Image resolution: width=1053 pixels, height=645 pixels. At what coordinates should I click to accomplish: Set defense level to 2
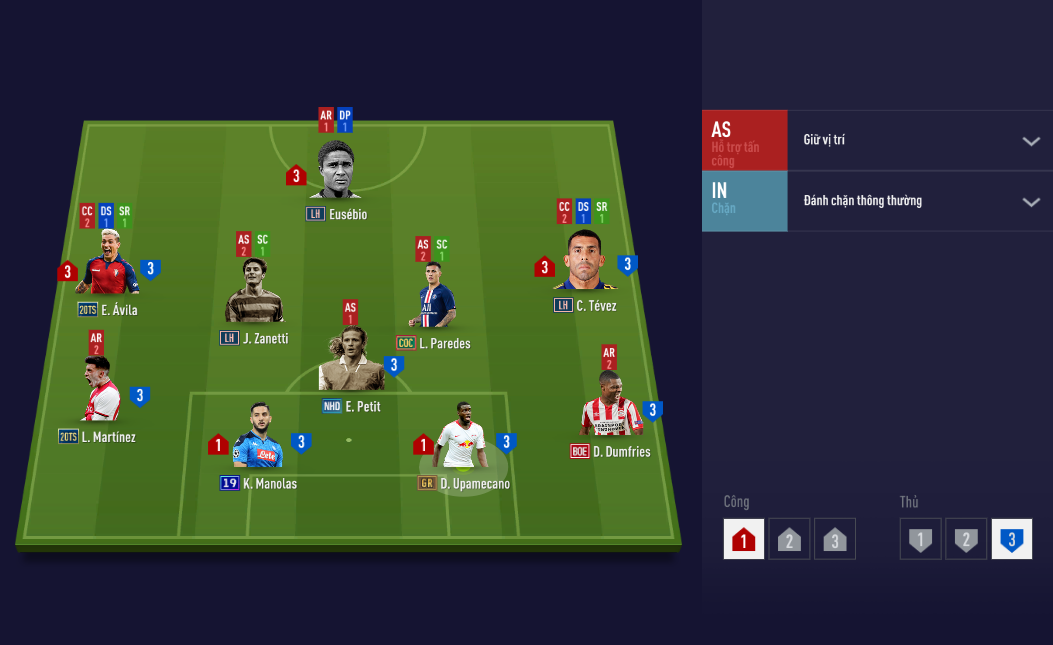coord(965,540)
